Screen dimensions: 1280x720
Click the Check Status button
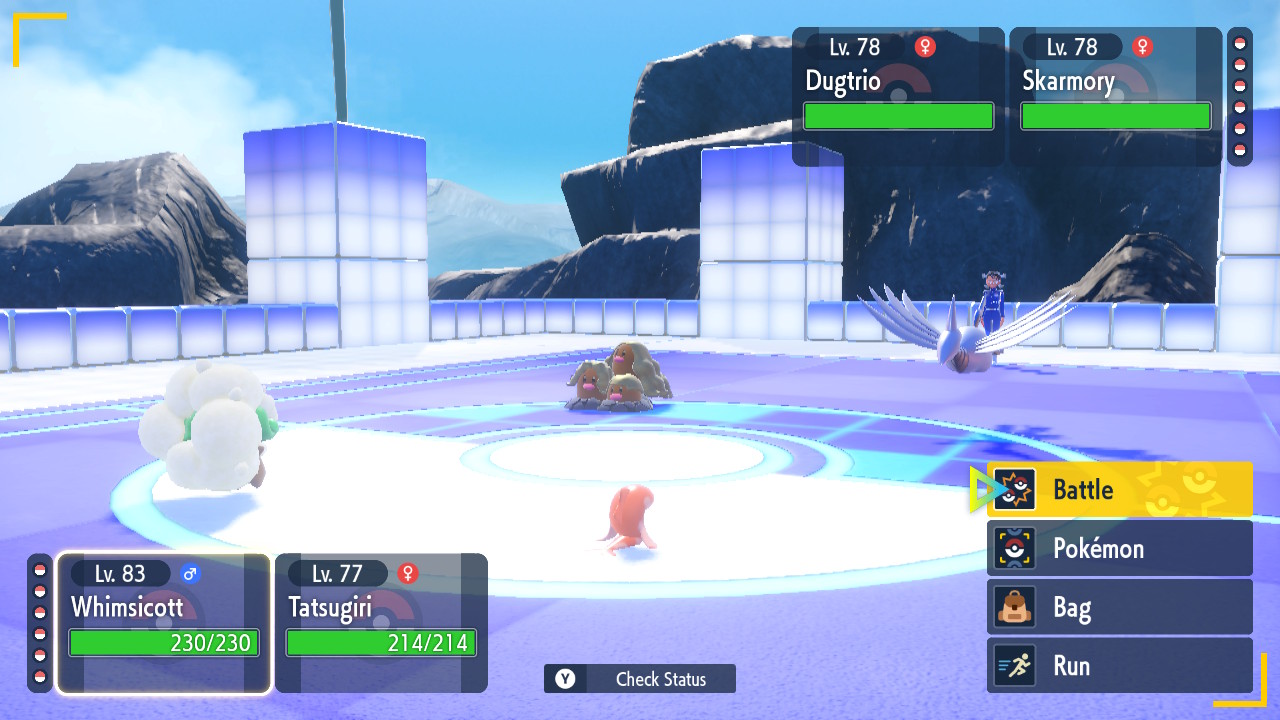[640, 679]
